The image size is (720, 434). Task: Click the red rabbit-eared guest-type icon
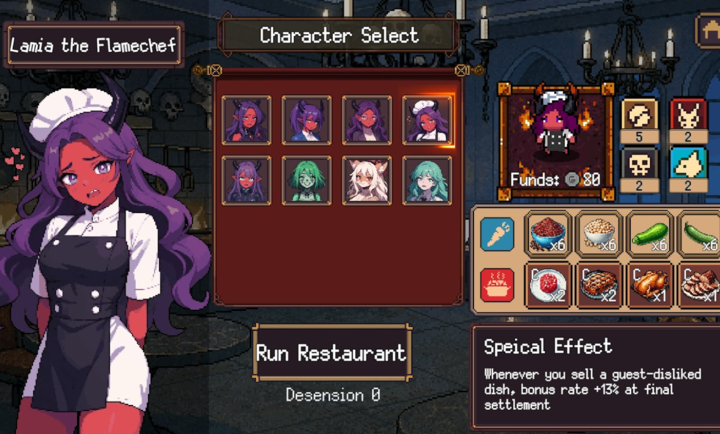point(689,115)
